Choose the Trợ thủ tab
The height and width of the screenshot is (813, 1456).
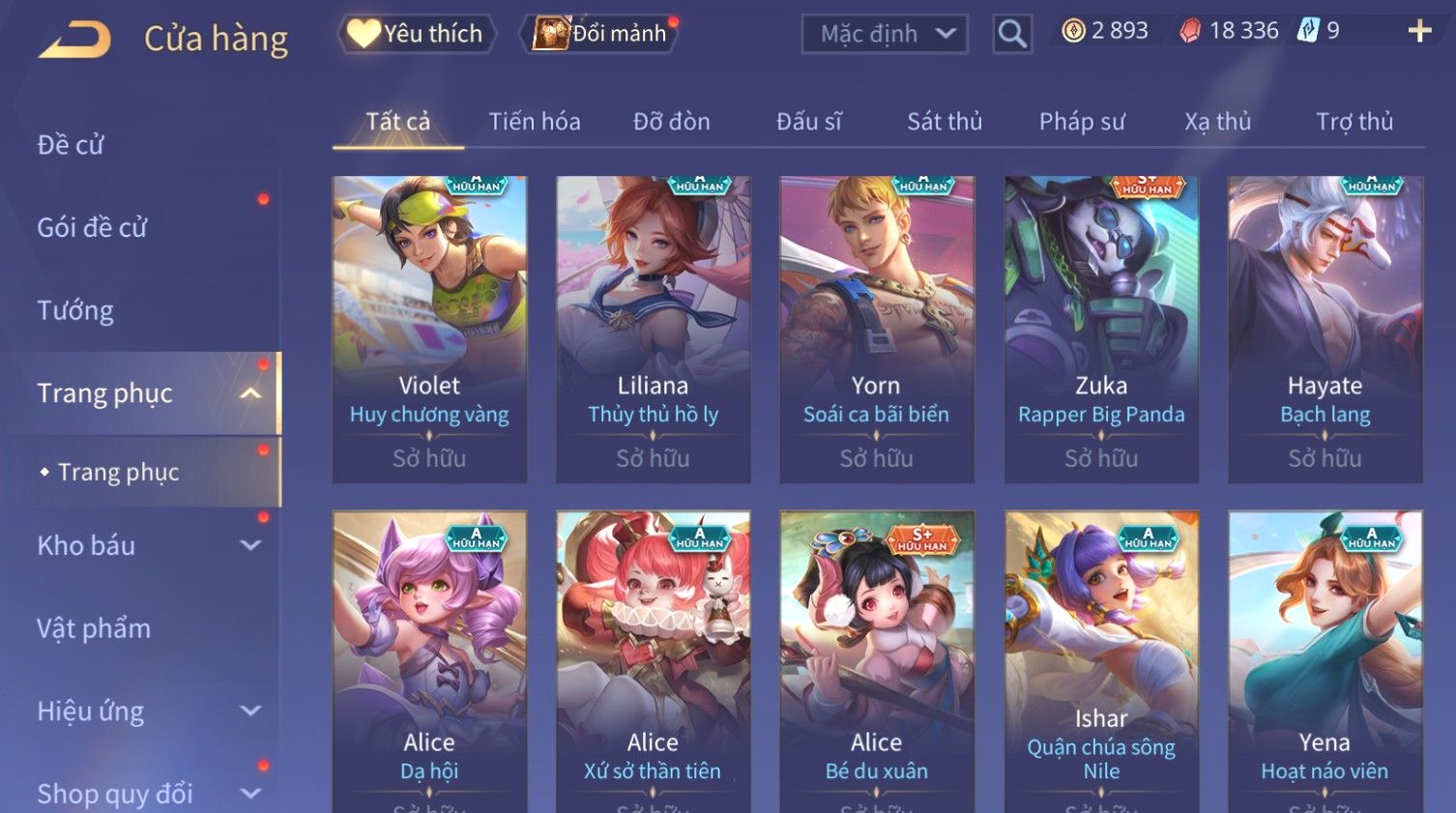[1354, 122]
